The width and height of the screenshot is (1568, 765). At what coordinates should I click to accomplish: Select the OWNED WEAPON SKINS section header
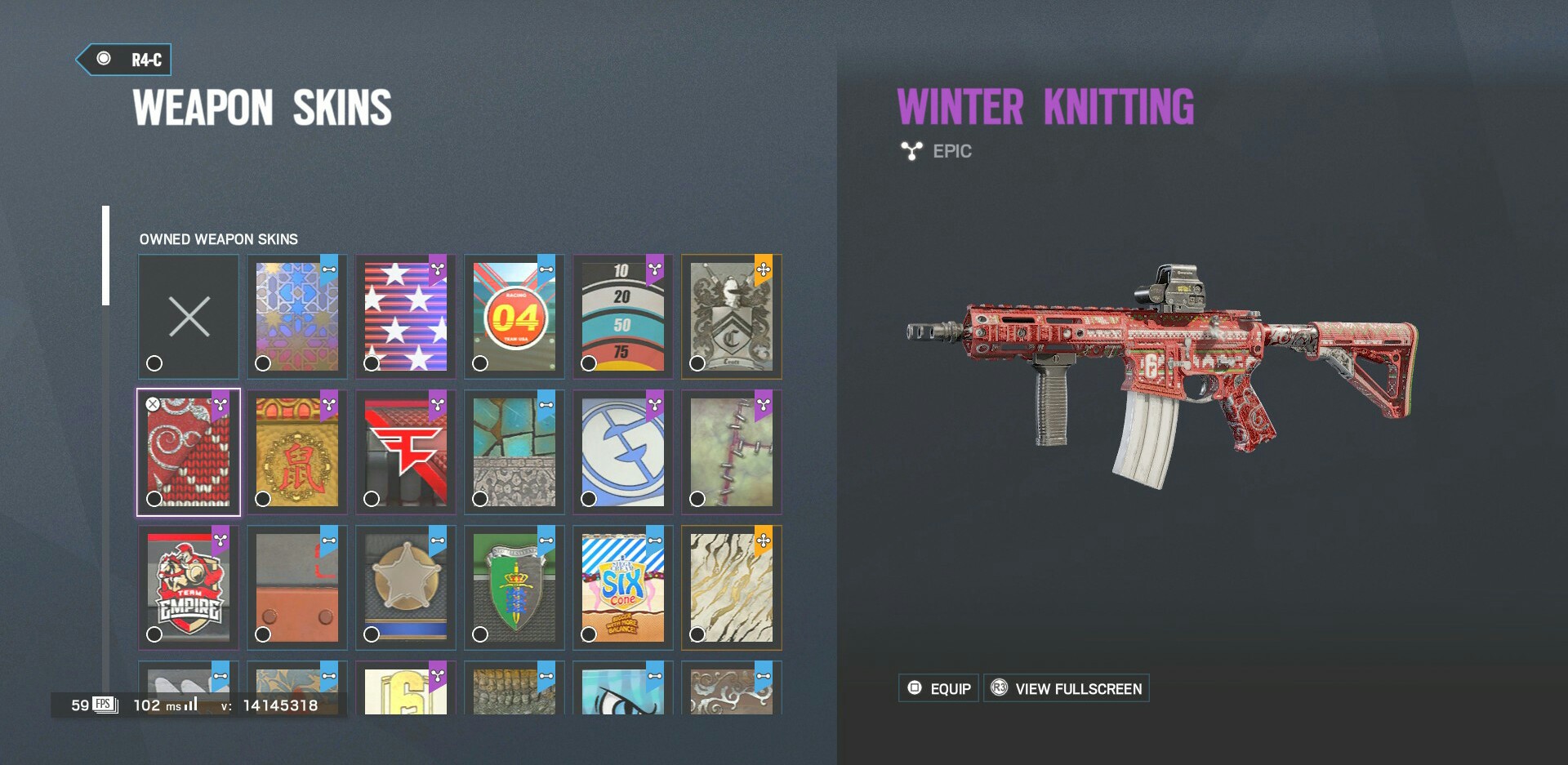[x=218, y=239]
